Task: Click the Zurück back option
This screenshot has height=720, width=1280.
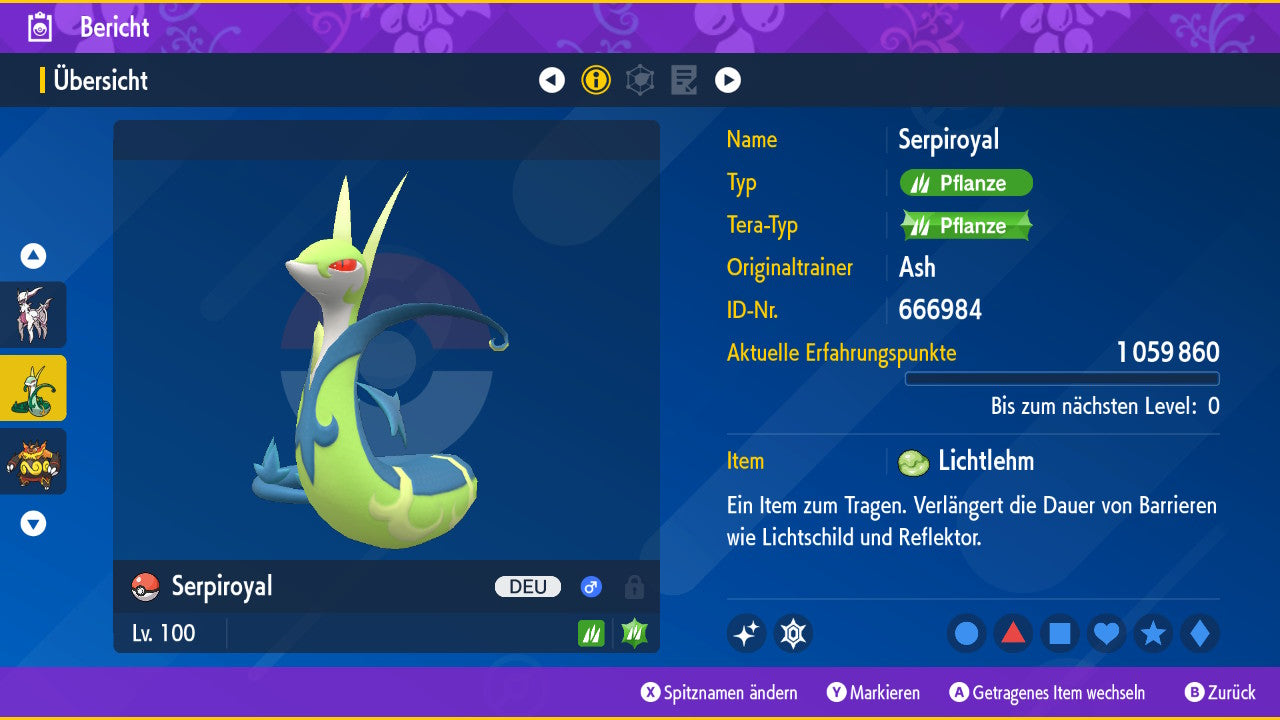Action: pyautogui.click(x=1220, y=692)
